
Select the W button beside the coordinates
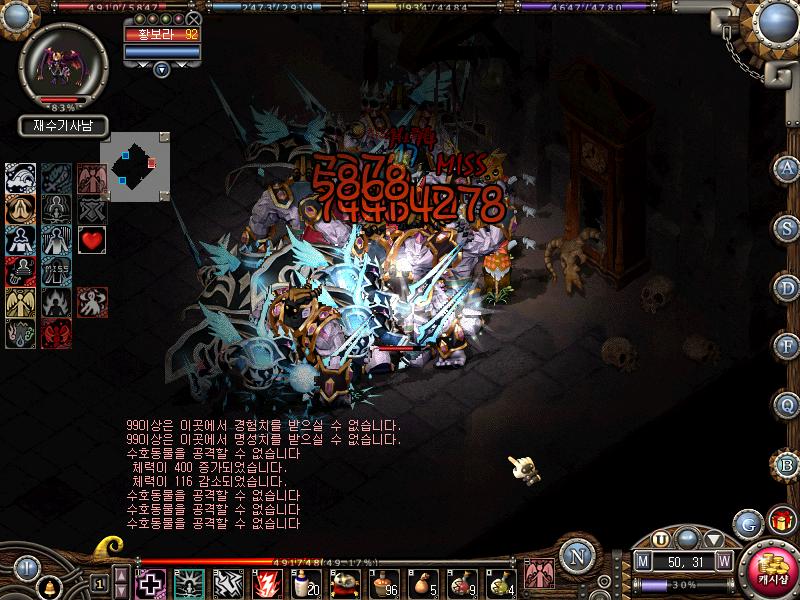tap(723, 561)
